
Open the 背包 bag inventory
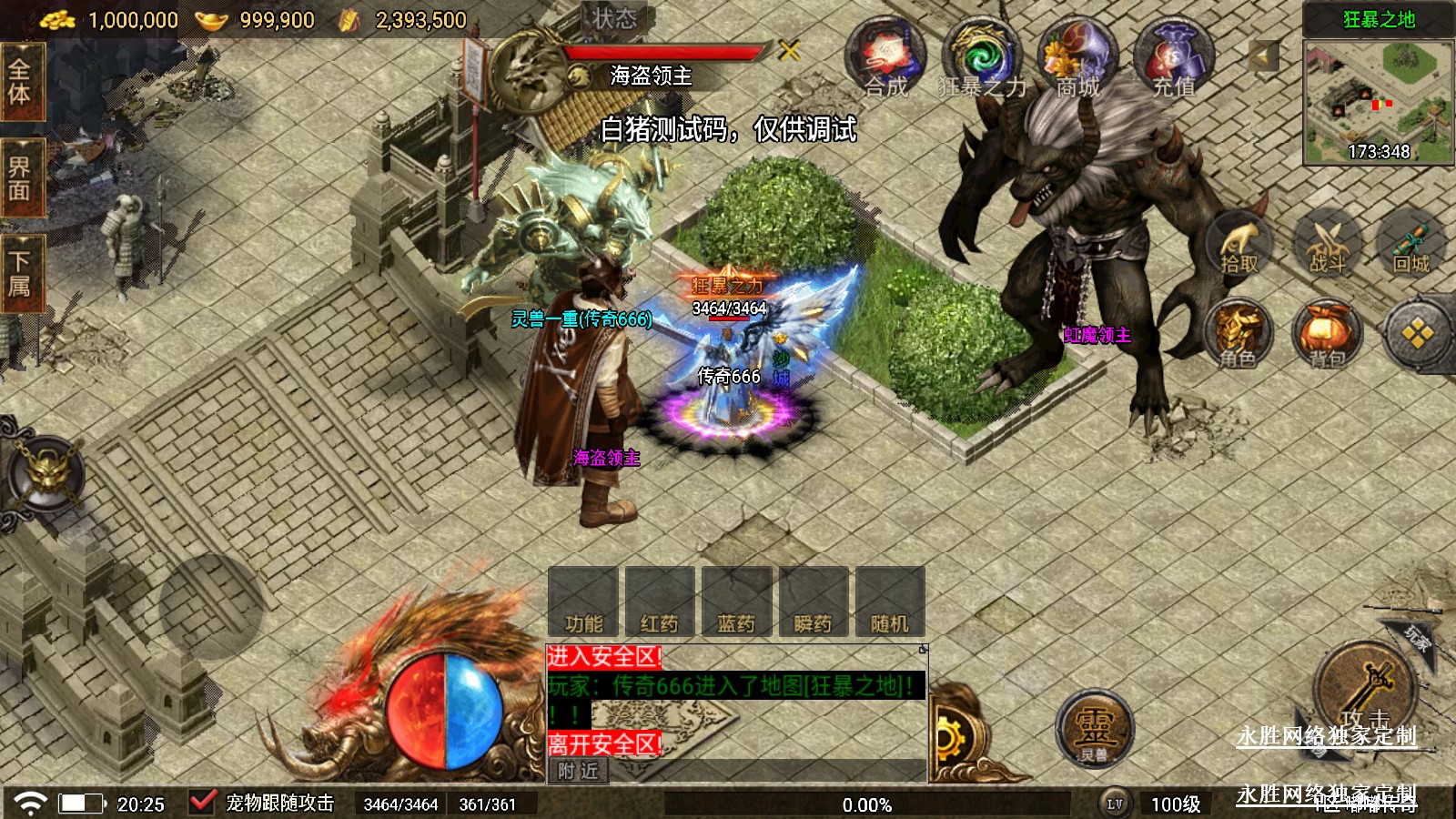point(1327,334)
